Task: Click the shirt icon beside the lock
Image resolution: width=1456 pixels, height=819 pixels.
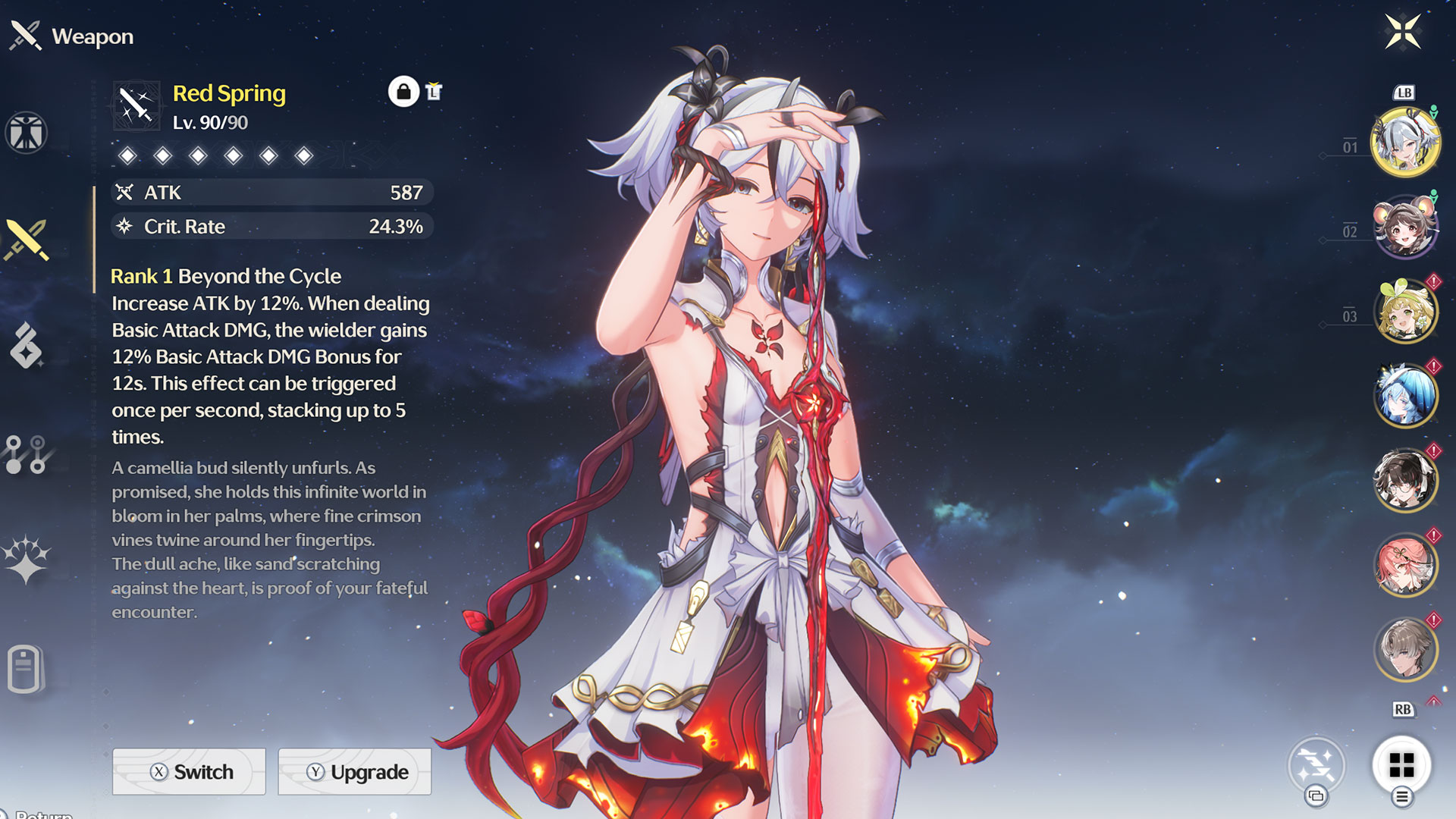Action: pos(434,92)
